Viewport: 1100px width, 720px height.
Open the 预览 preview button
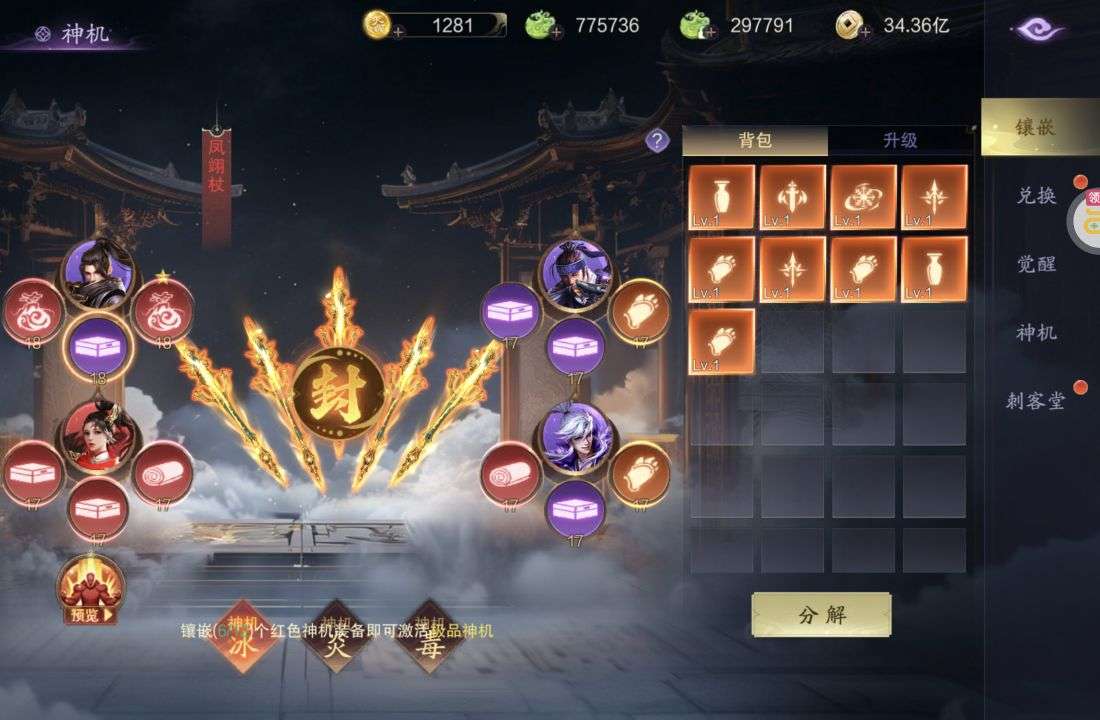tap(90, 592)
